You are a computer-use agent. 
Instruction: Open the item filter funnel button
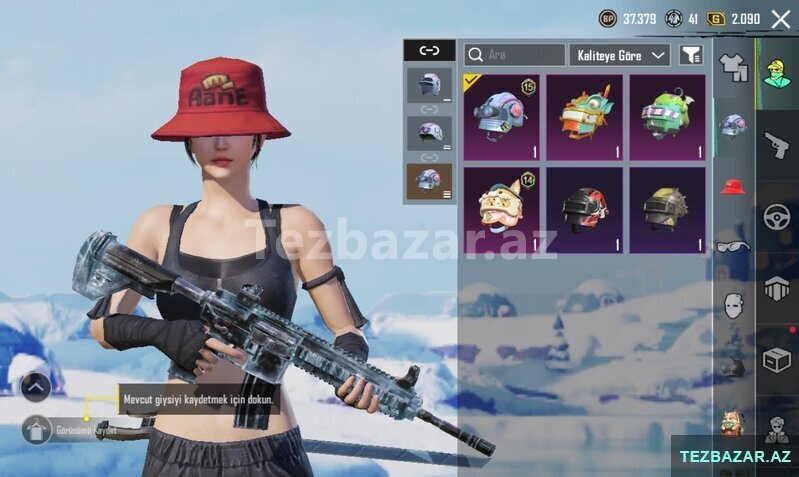[690, 55]
